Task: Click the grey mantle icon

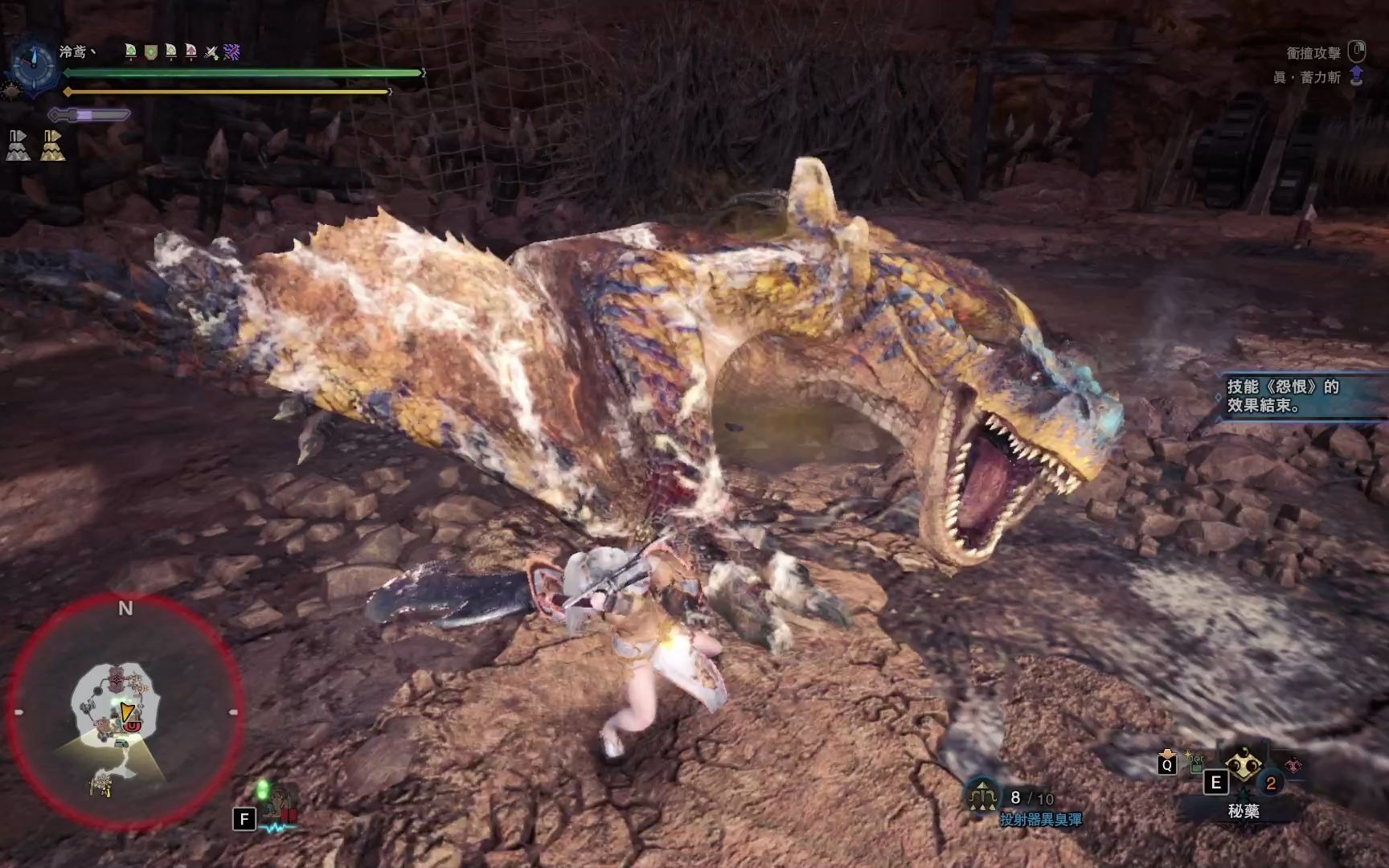Action: coord(18,145)
